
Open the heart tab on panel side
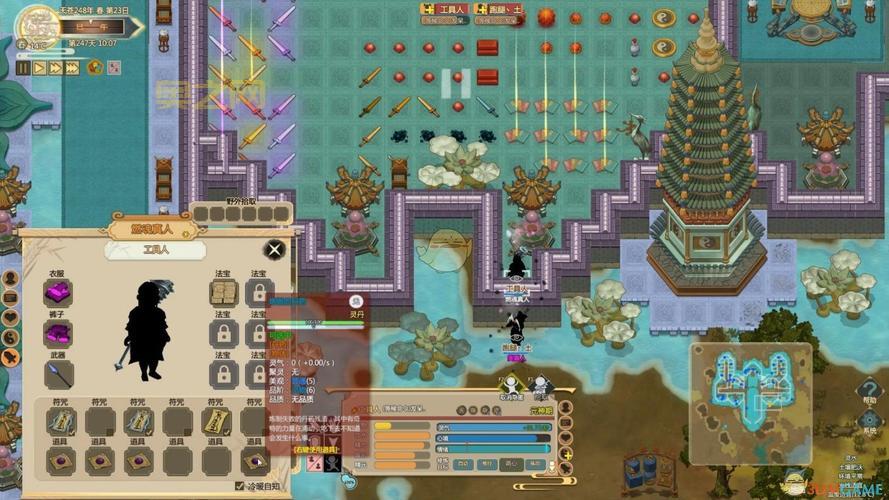pyautogui.click(x=10, y=316)
